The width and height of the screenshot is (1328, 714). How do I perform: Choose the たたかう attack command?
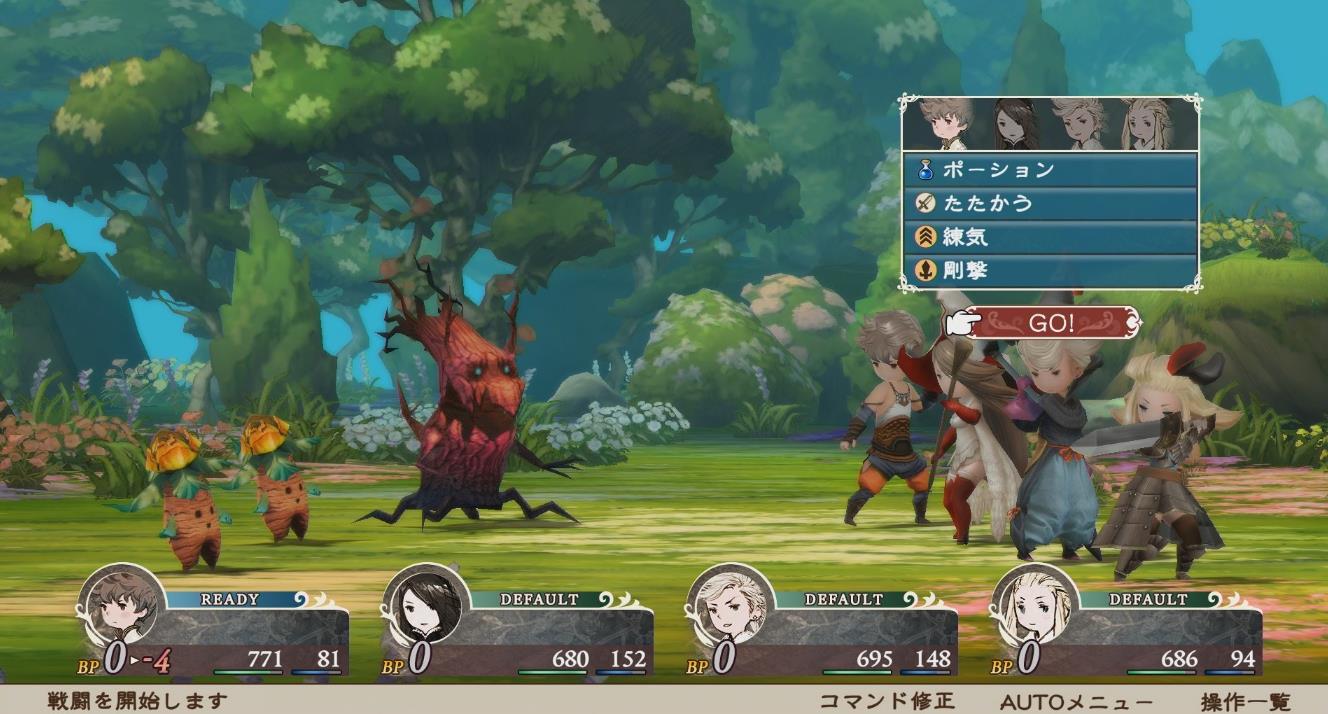1050,204
